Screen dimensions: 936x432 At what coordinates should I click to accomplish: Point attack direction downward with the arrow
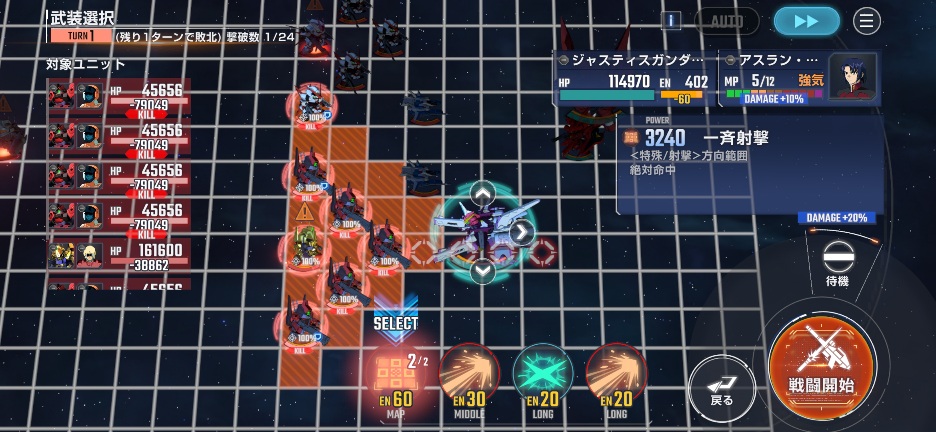tap(483, 271)
